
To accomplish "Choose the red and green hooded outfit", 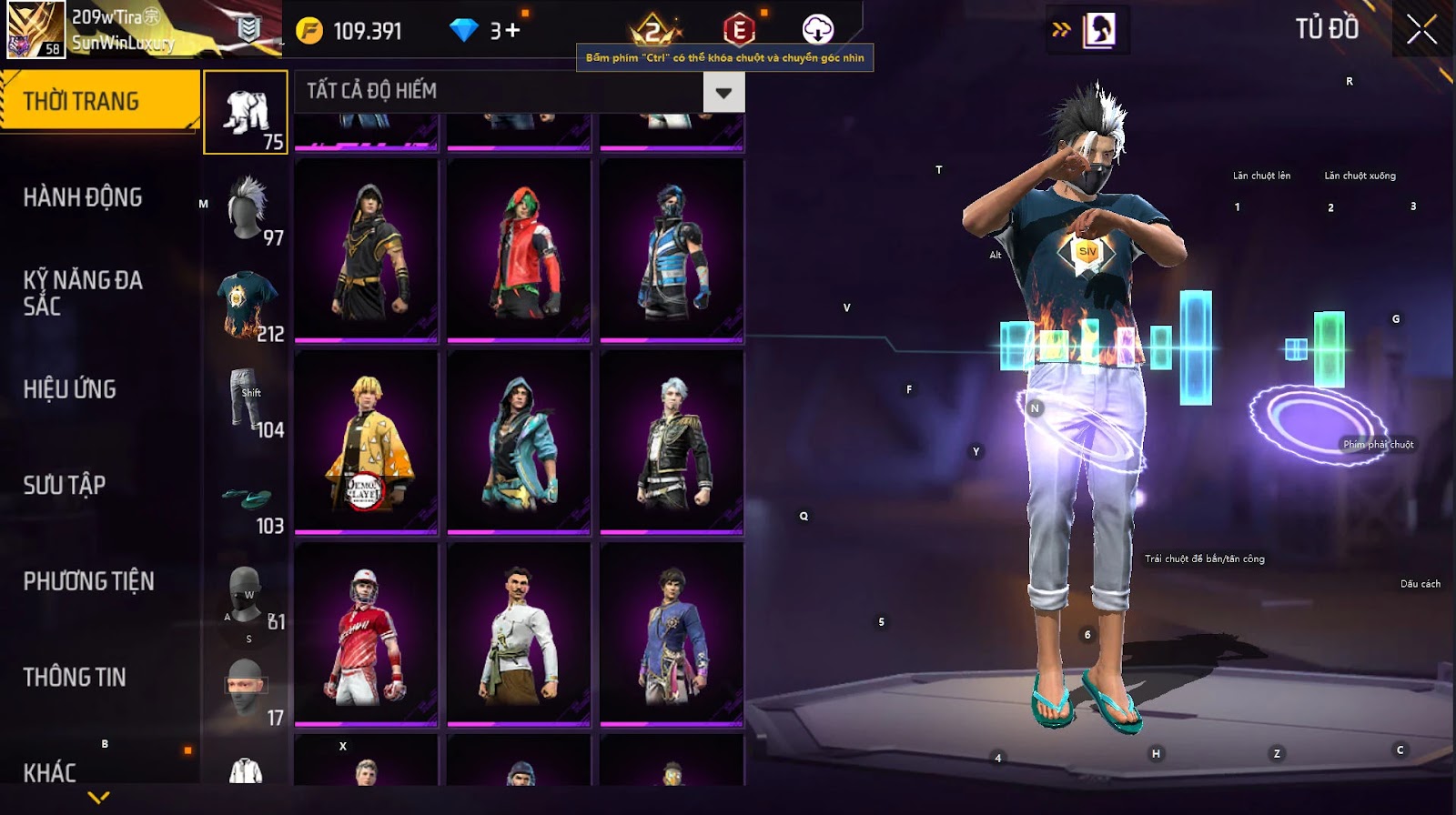I will pyautogui.click(x=519, y=250).
